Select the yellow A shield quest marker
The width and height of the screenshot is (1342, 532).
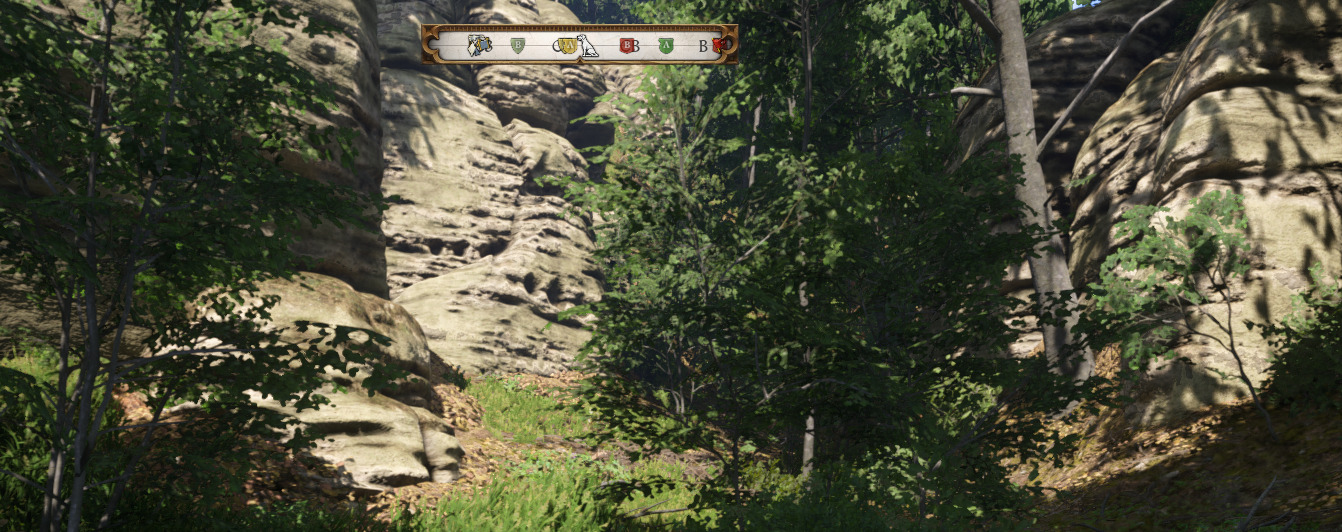[567, 45]
